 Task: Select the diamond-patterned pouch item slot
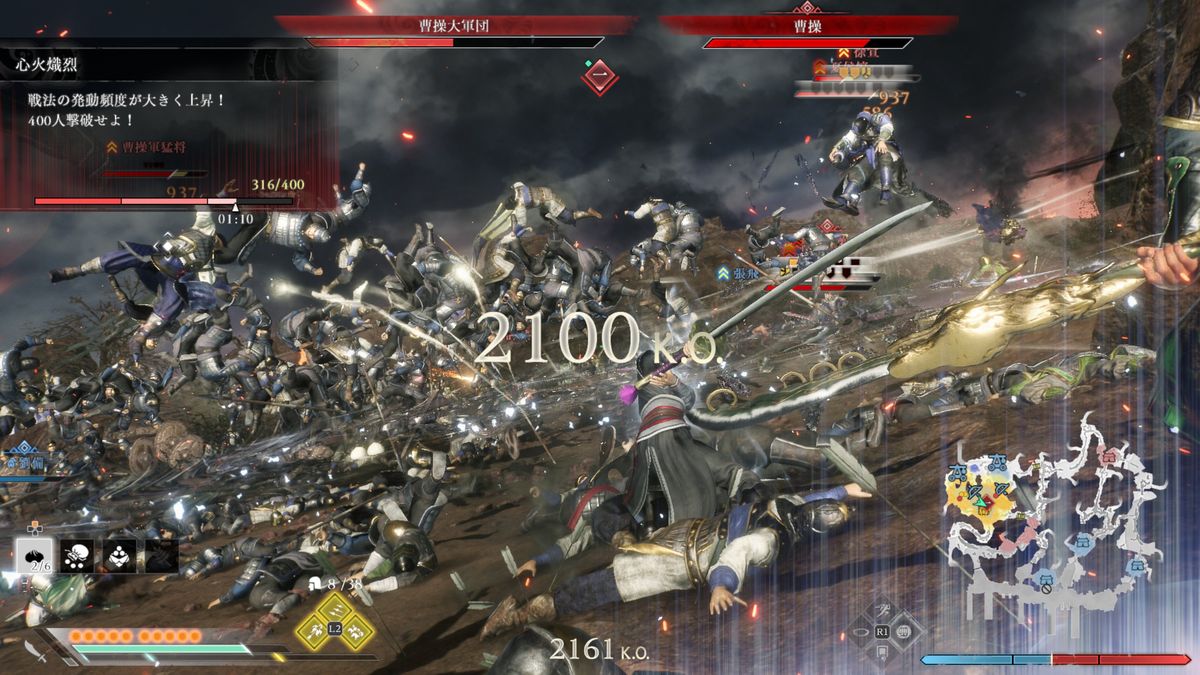pos(120,556)
